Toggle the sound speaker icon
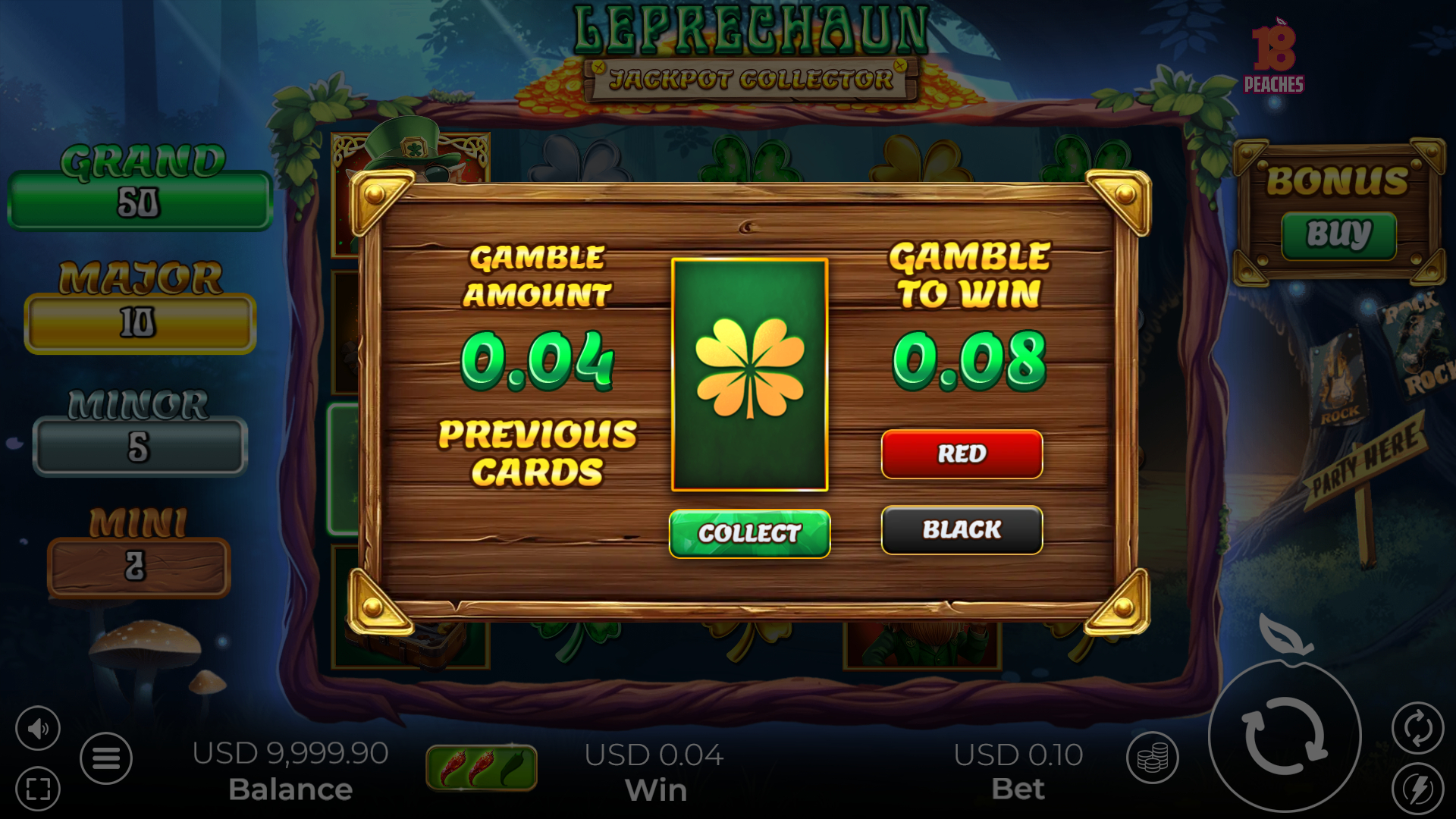This screenshot has width=1456, height=819. [37, 729]
